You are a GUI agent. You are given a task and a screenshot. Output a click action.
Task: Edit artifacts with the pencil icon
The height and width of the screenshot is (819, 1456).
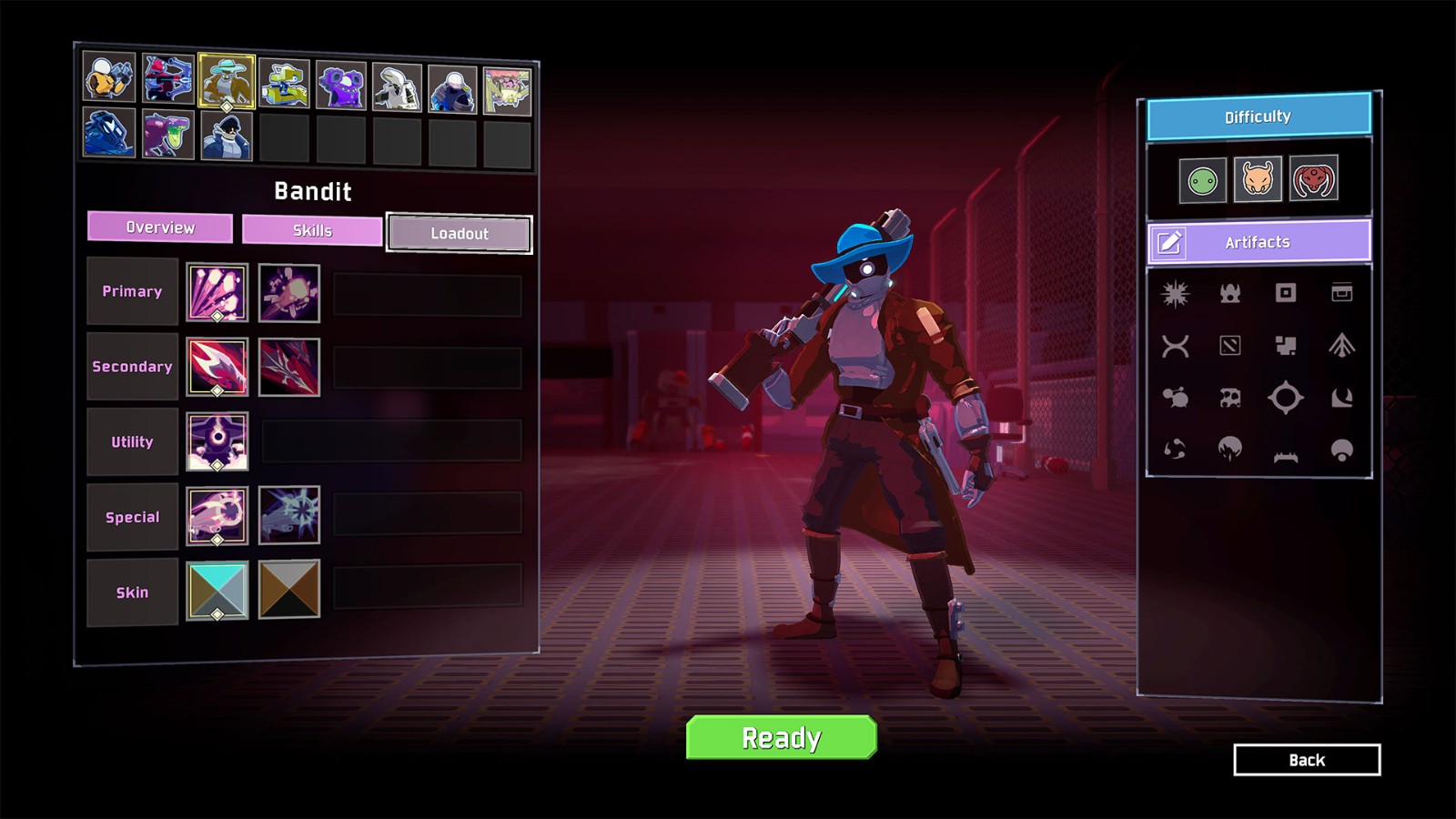click(1169, 242)
